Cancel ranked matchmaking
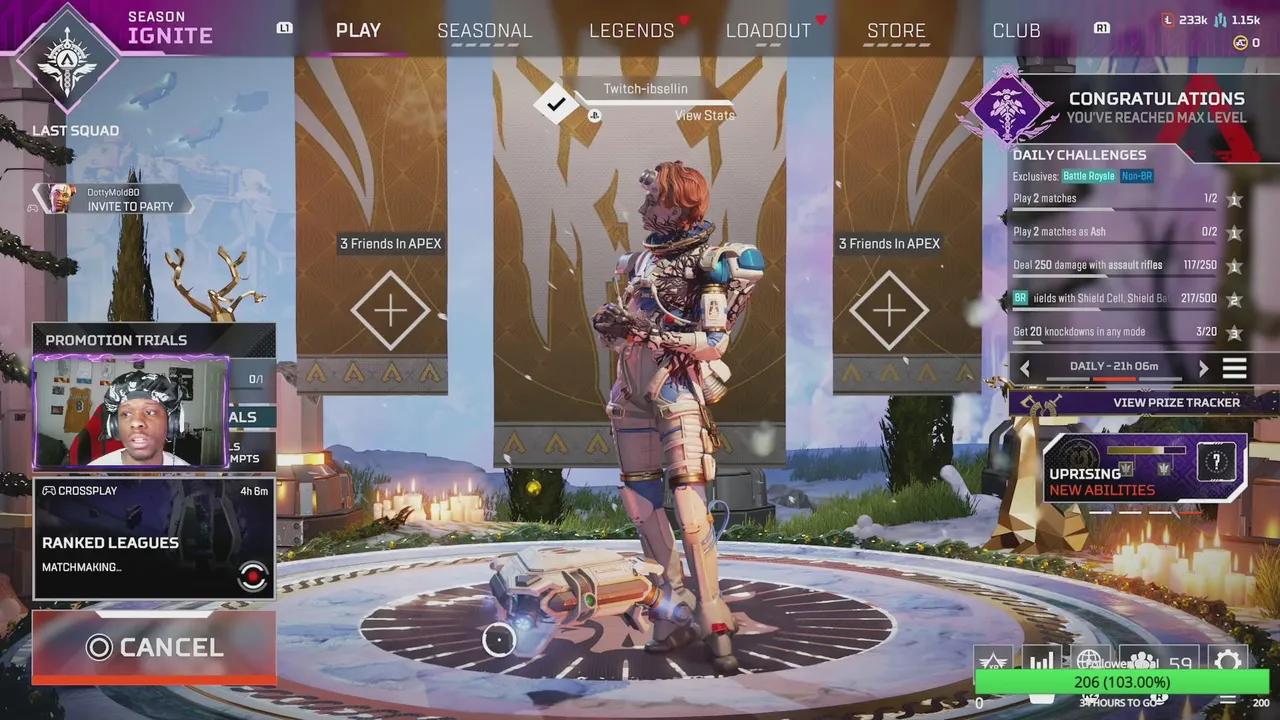The width and height of the screenshot is (1280, 720). tap(154, 647)
